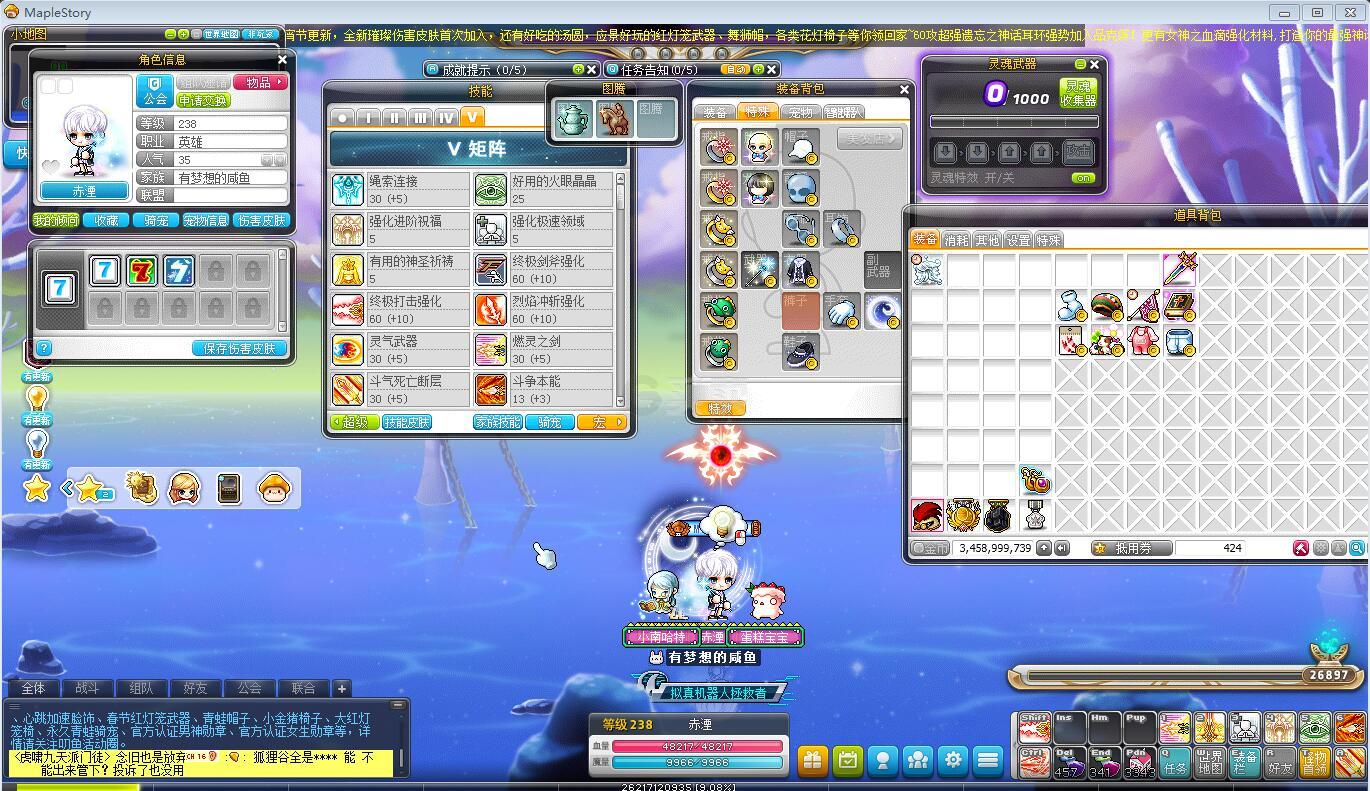
Task: Click the 保存伤害皮肤 save button
Action: (x=239, y=348)
